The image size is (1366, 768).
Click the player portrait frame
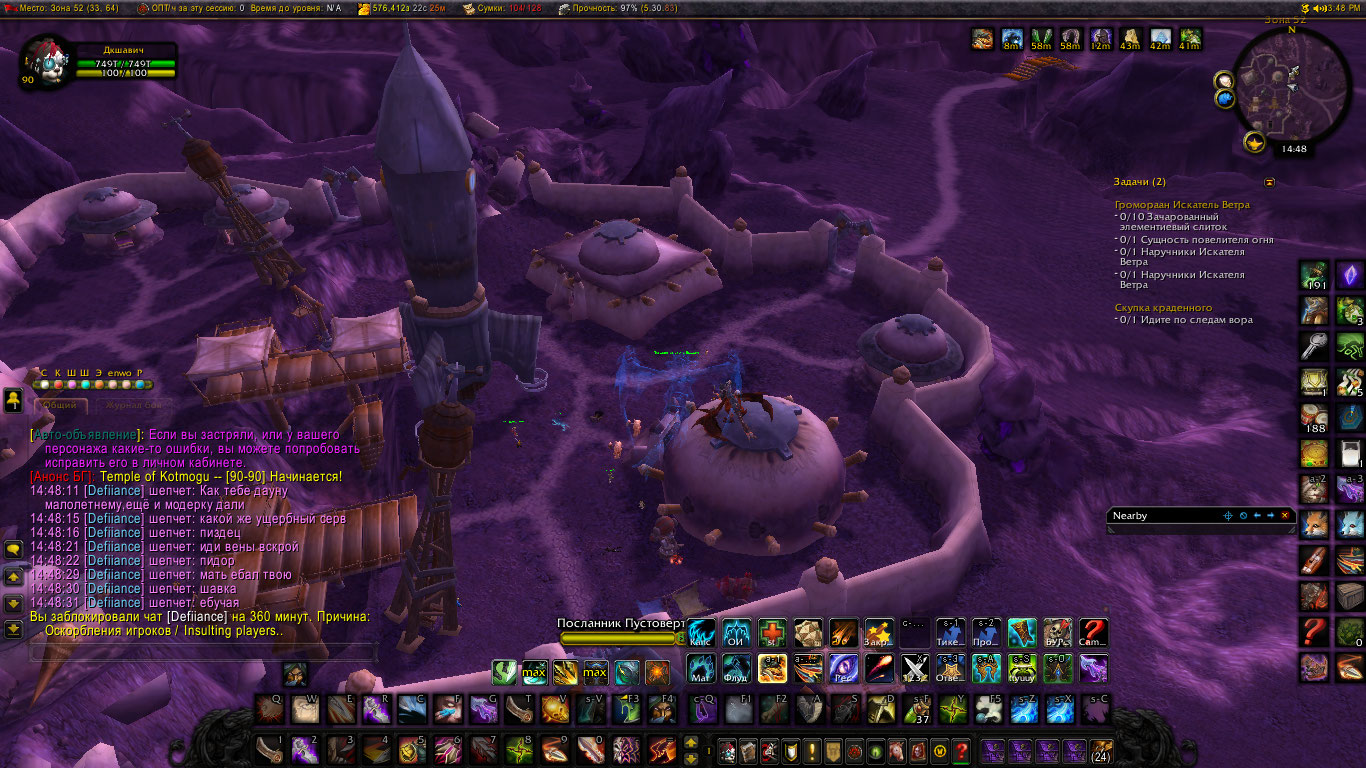[46, 61]
